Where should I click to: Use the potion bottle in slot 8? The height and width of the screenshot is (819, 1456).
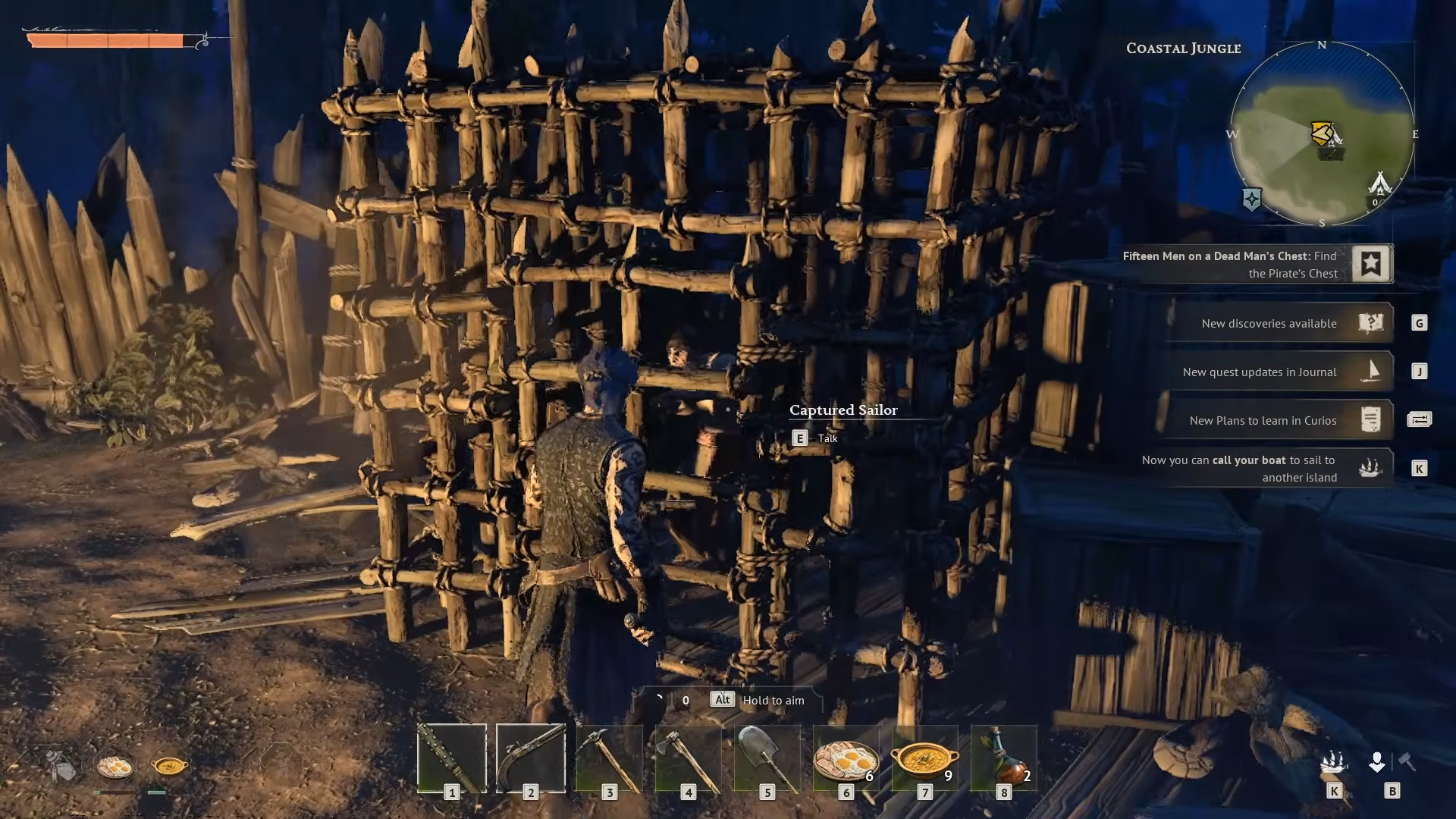pos(1004,758)
